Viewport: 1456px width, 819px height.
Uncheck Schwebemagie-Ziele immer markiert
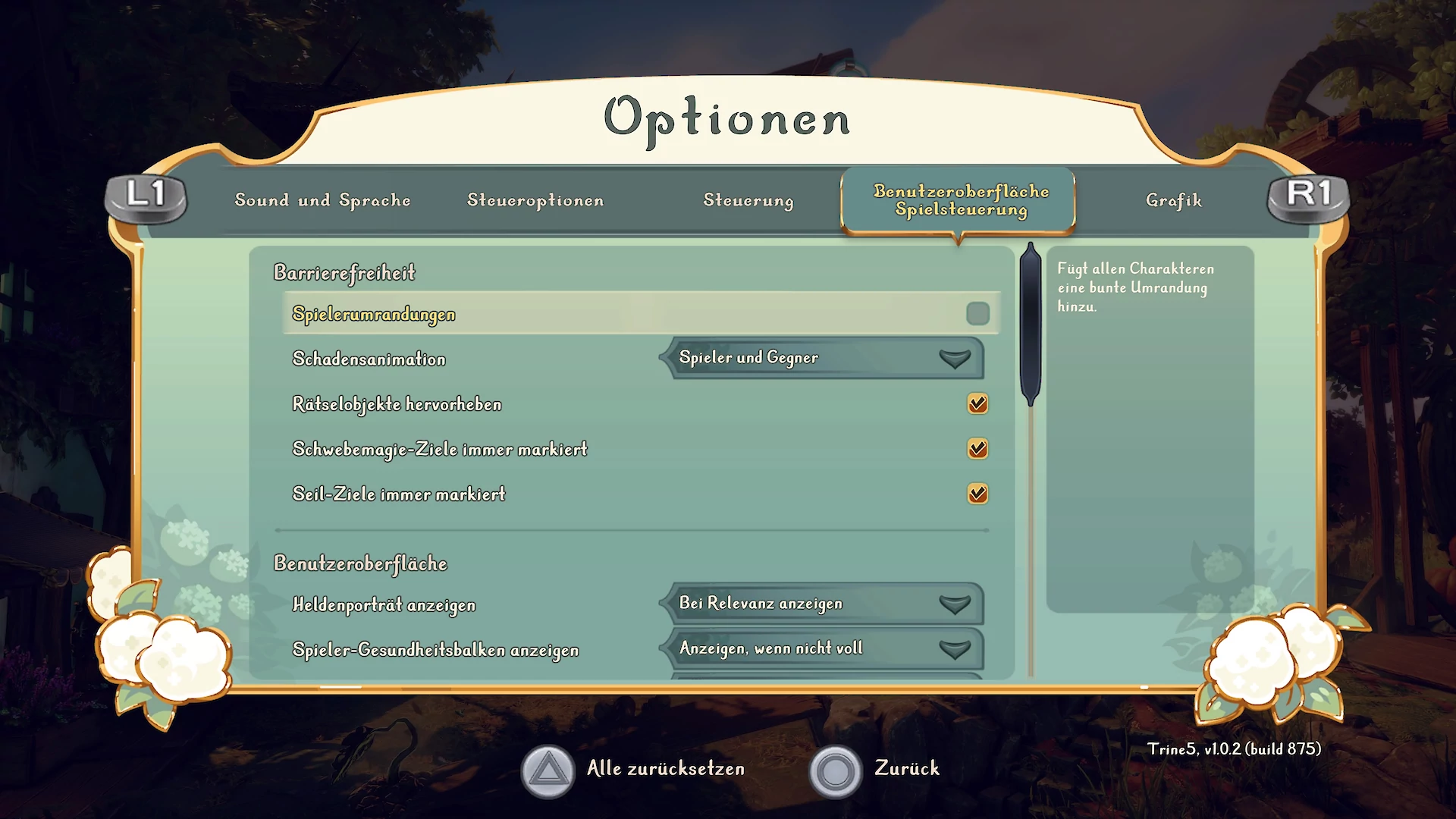click(x=977, y=449)
